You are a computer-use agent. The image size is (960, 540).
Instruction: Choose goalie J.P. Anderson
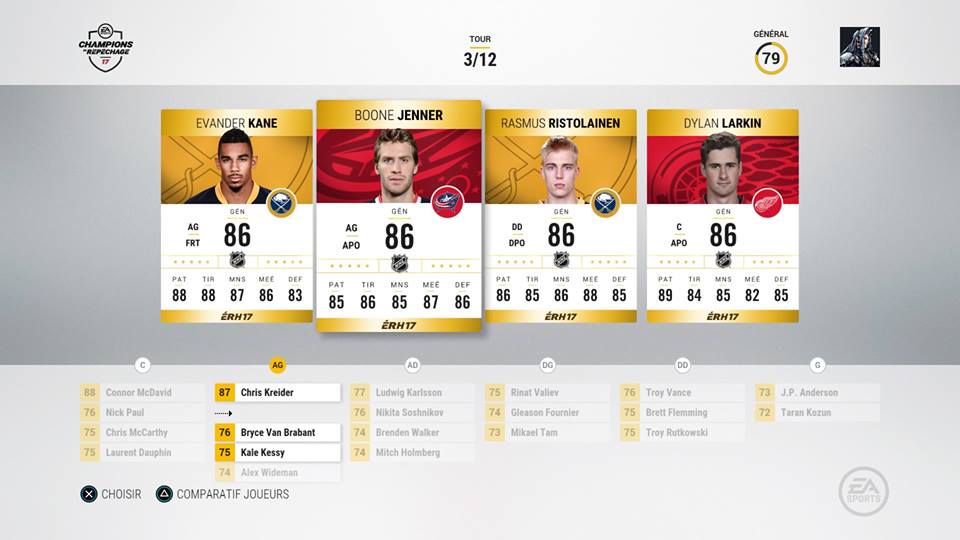click(x=817, y=393)
